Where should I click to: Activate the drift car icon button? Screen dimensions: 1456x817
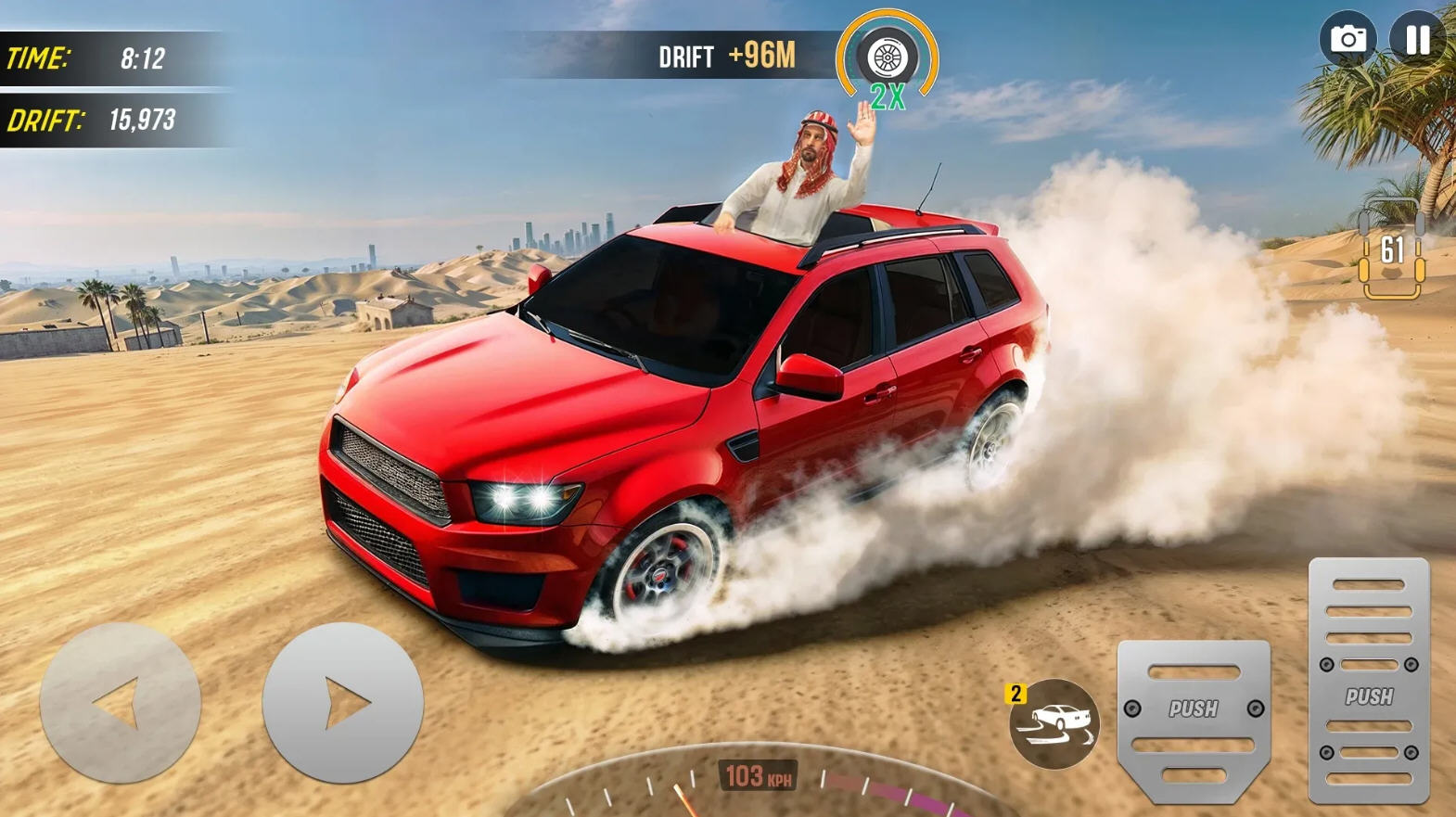pos(1054,724)
